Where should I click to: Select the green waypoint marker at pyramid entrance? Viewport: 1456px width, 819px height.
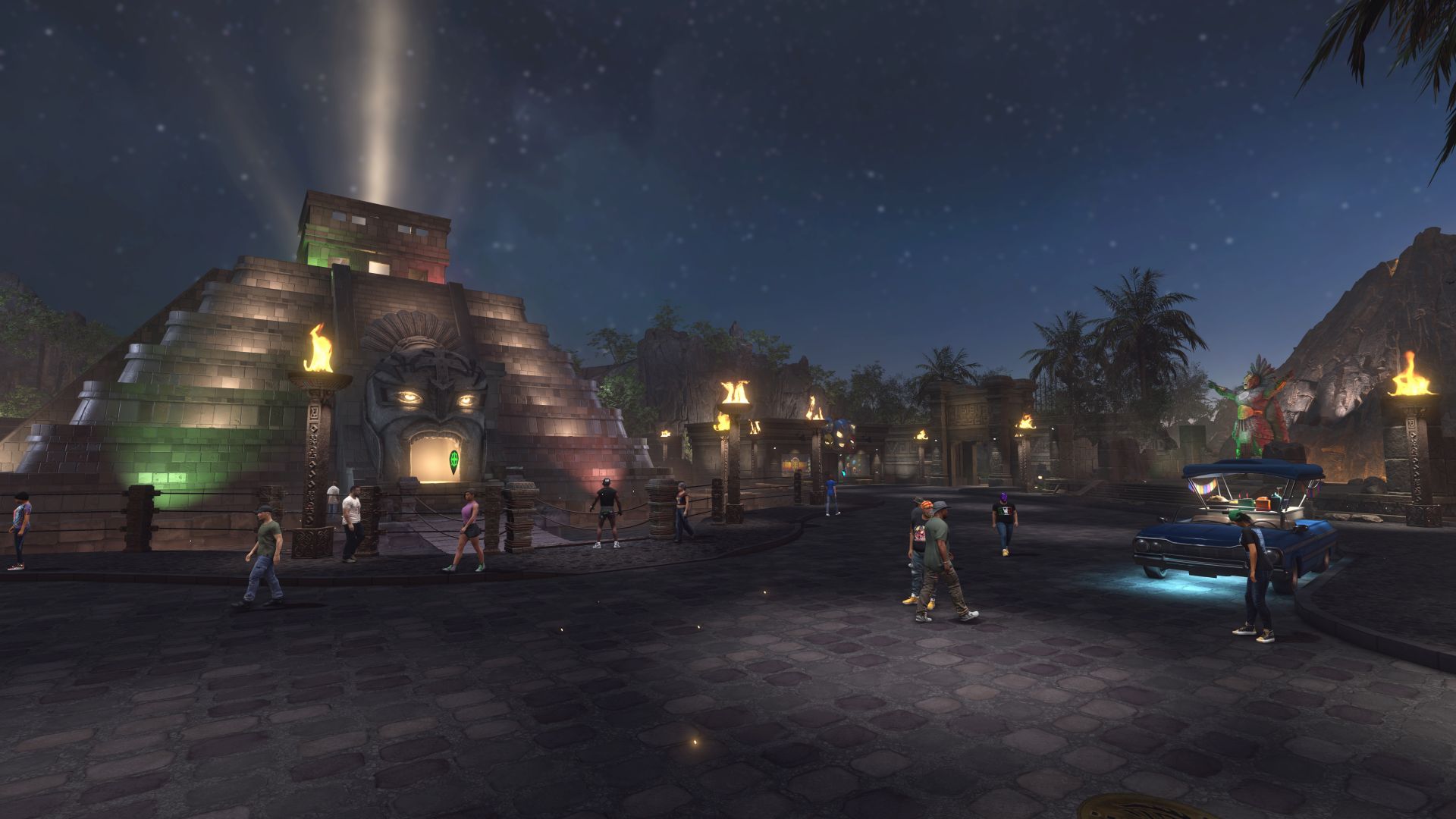pyautogui.click(x=453, y=460)
